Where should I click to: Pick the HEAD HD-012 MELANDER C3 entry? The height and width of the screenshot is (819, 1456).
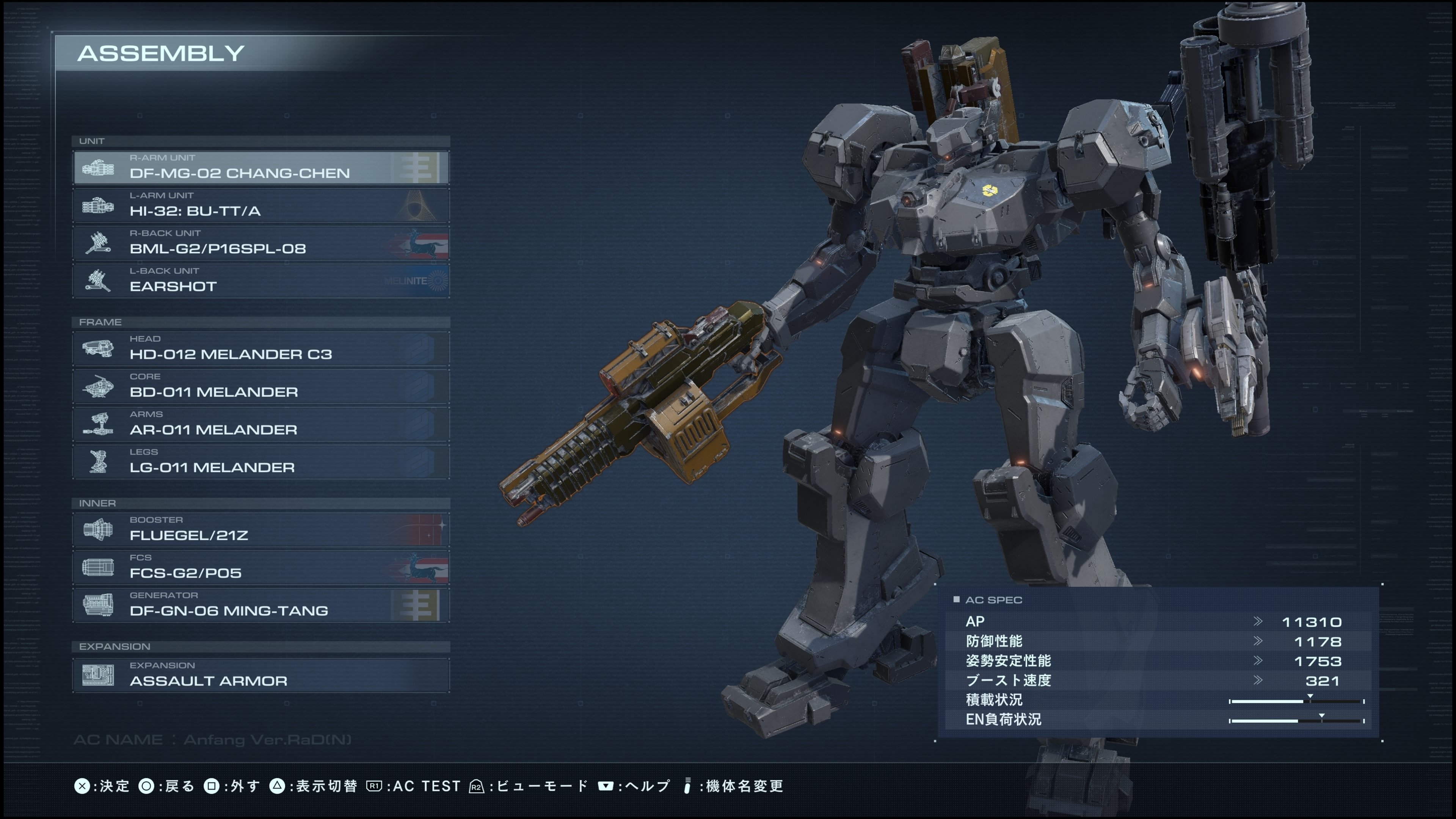[x=260, y=349]
